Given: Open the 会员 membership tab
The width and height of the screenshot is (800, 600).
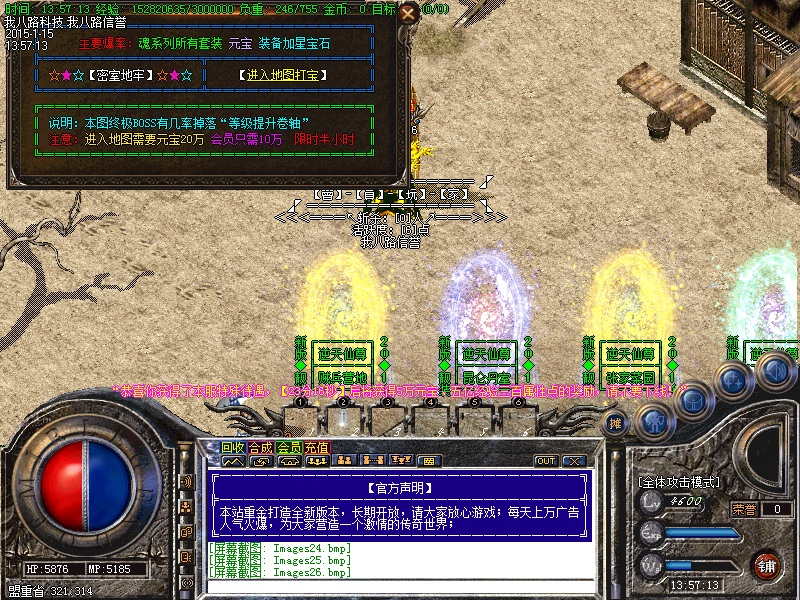Looking at the screenshot, I should click(289, 448).
